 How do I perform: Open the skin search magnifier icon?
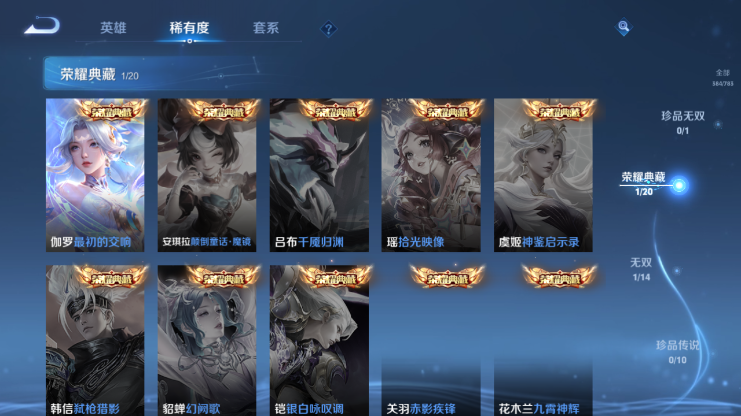623,28
